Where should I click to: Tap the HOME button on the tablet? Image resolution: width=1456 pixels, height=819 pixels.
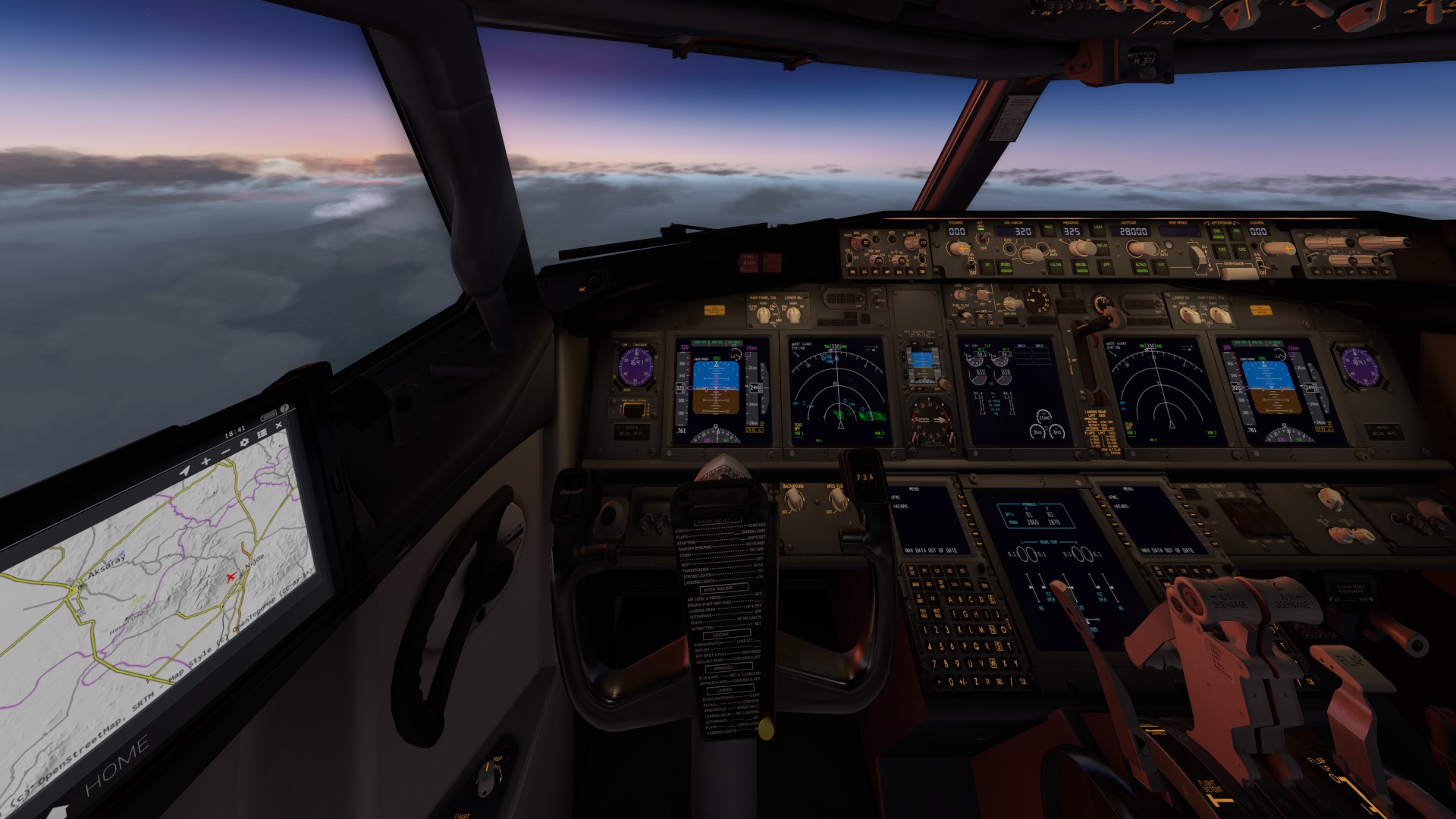click(116, 767)
